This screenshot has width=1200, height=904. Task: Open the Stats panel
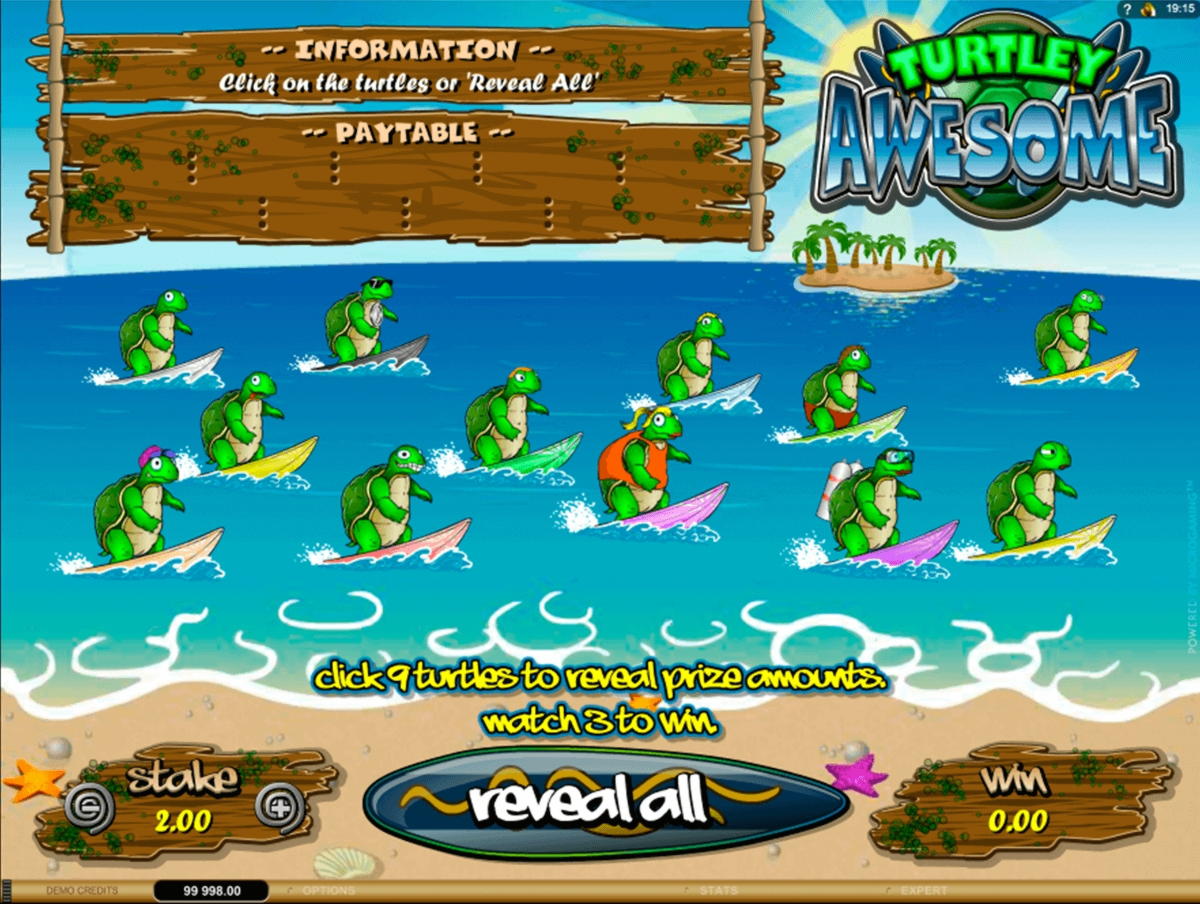pos(718,890)
